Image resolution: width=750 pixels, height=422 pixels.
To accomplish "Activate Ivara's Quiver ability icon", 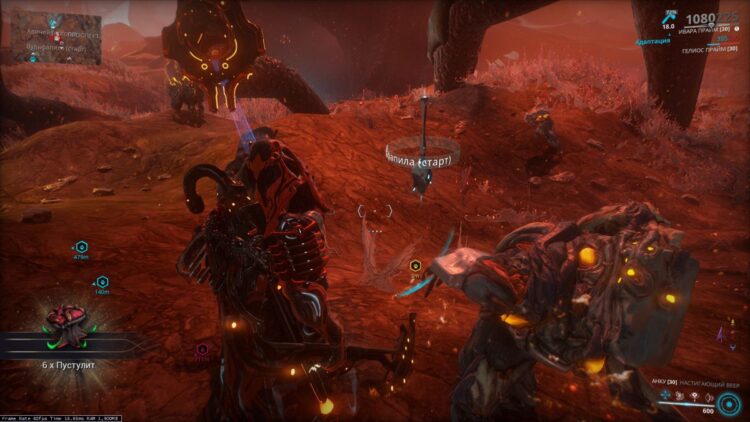I will (666, 394).
